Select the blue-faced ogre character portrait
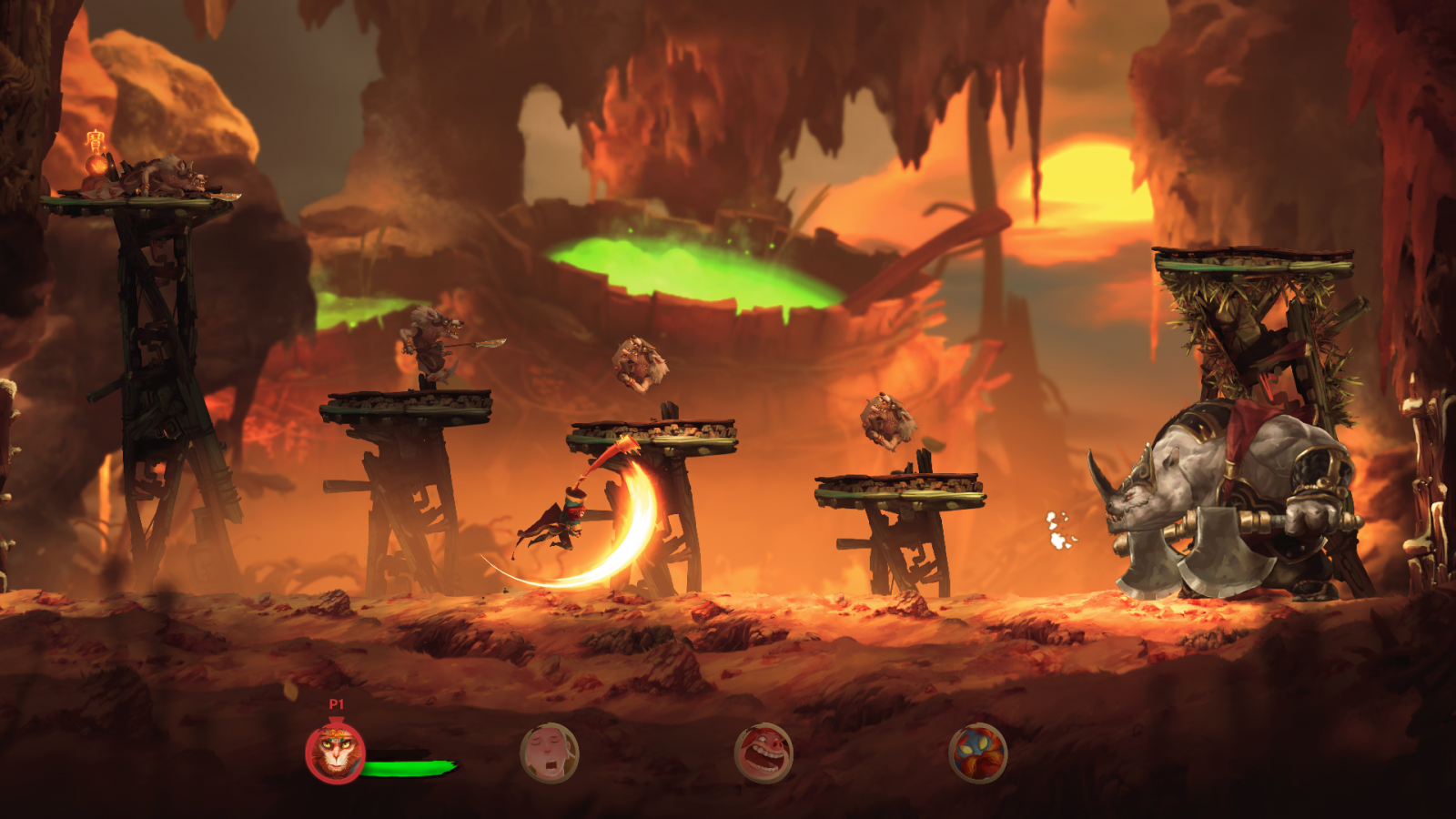Image resolution: width=1456 pixels, height=819 pixels. tap(977, 753)
